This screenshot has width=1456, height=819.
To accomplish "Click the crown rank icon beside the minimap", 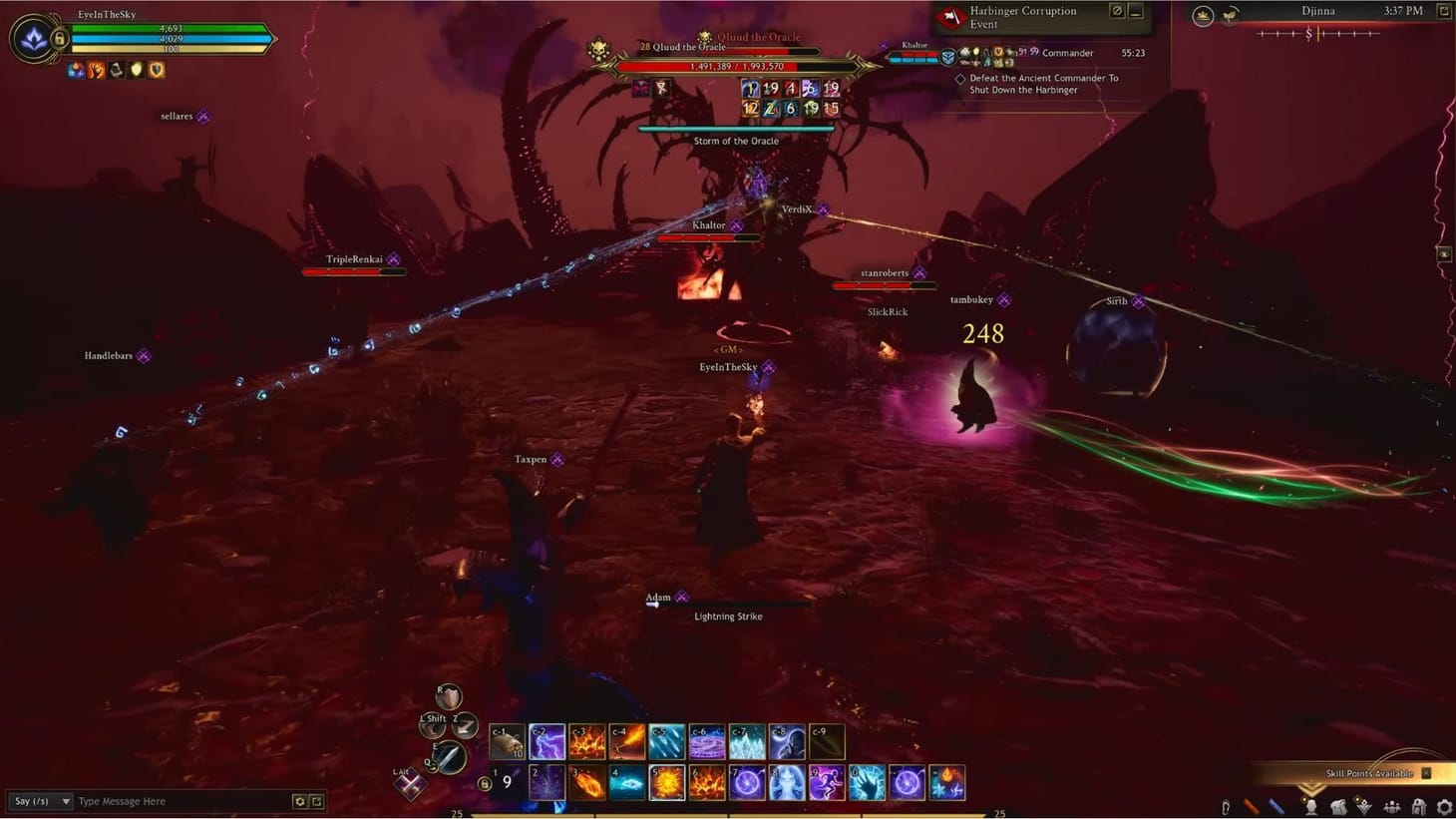I will [x=1203, y=14].
